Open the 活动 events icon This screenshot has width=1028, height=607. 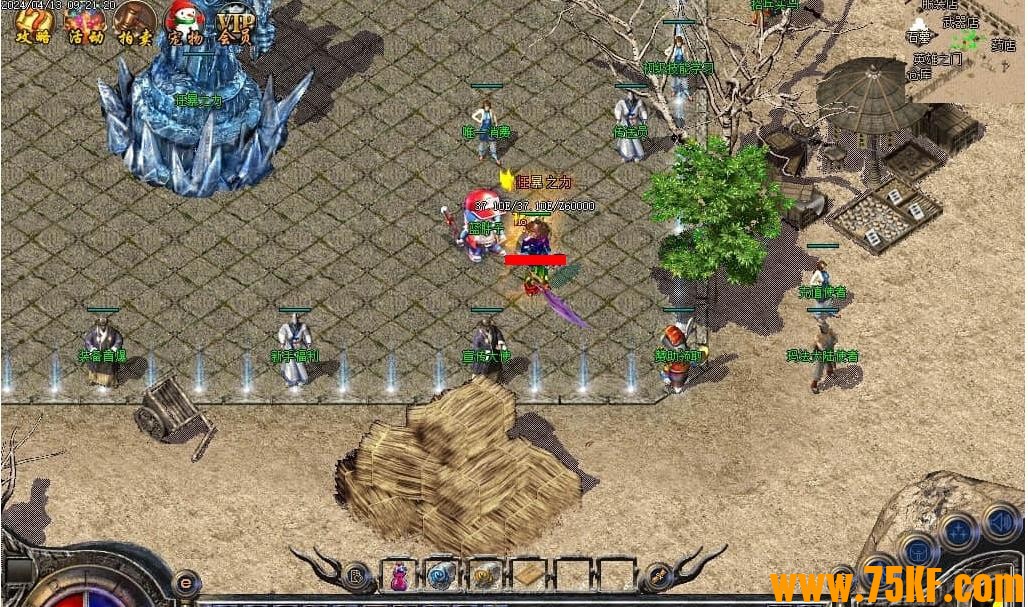(84, 23)
